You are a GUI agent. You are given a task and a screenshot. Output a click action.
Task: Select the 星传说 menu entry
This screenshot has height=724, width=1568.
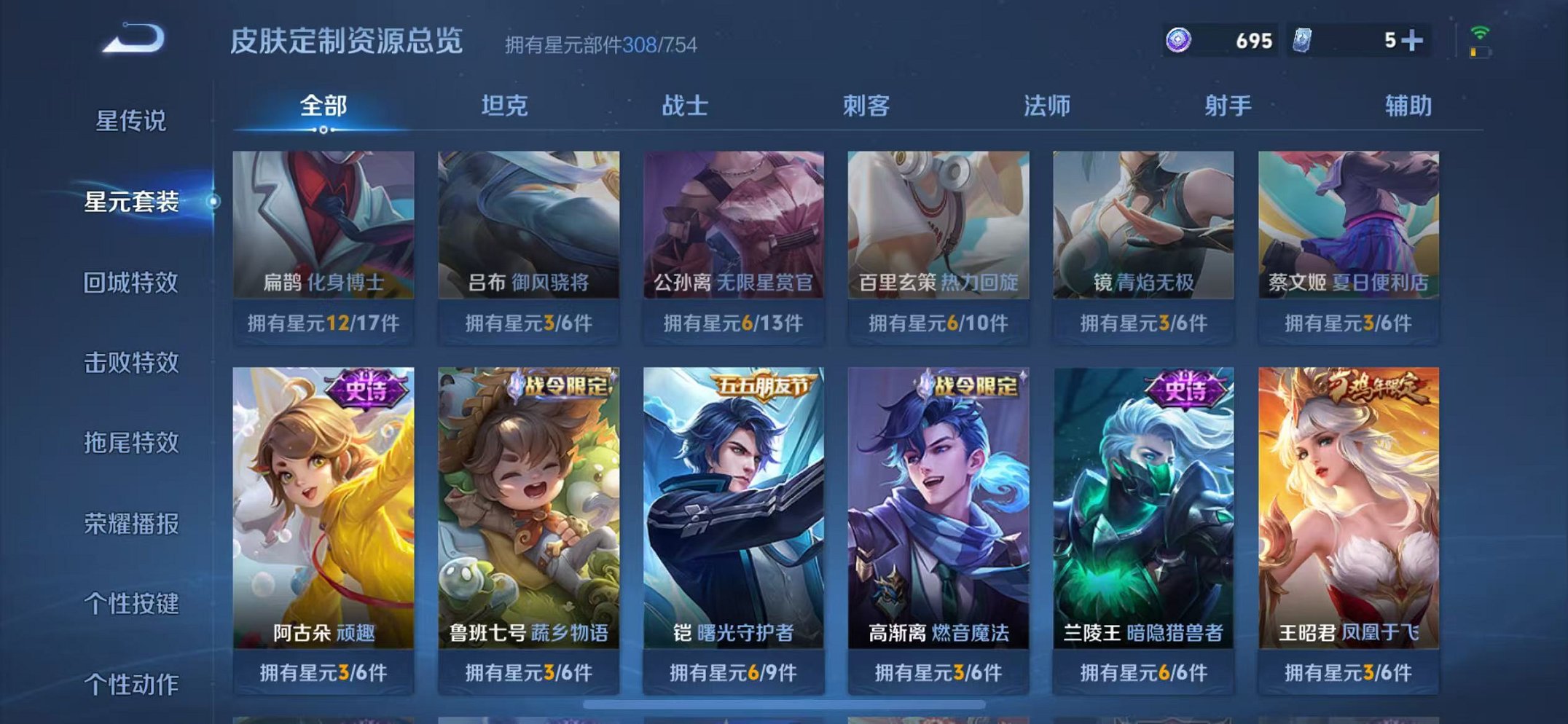point(130,122)
